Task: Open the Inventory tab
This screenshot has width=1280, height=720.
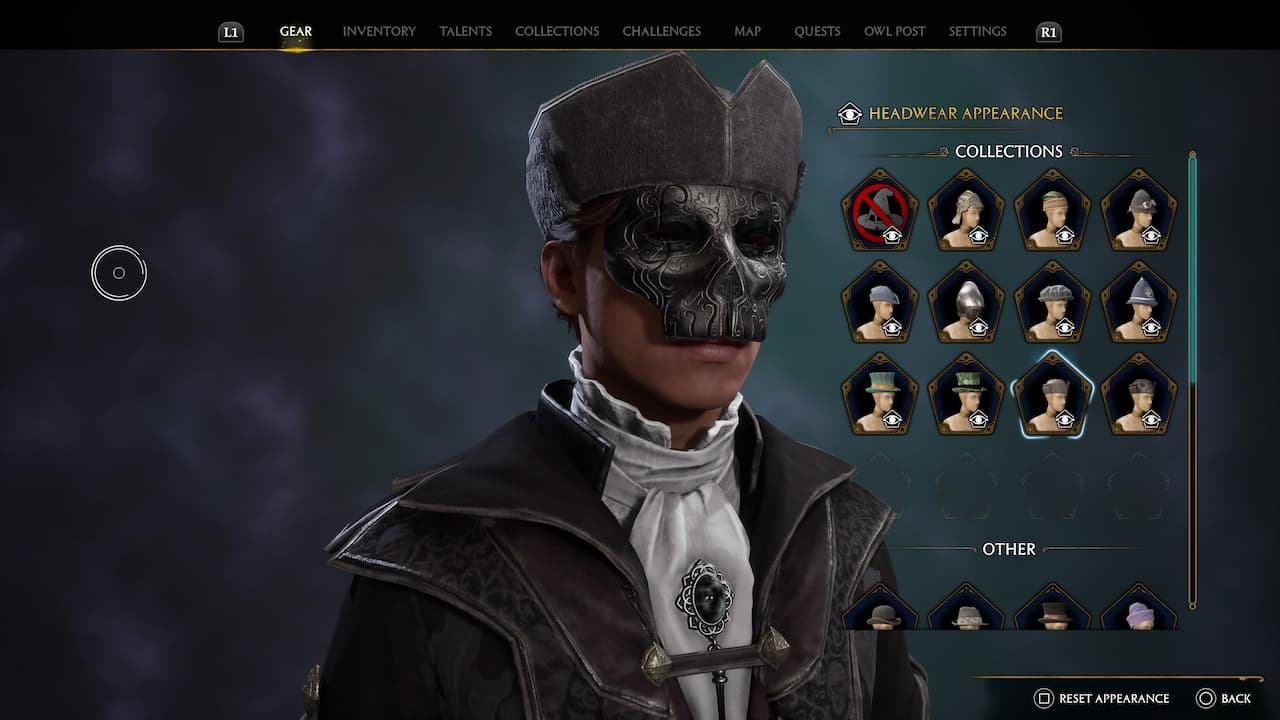Action: [378, 31]
